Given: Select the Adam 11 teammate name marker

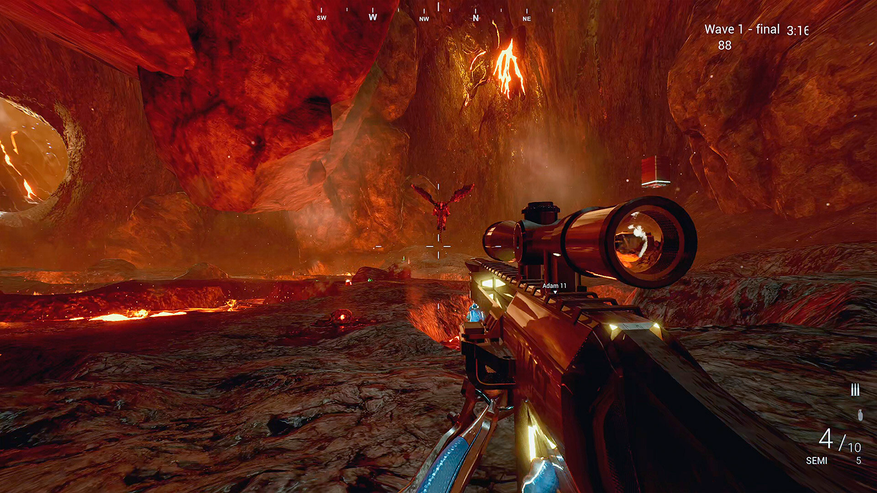Looking at the screenshot, I should coord(554,286).
